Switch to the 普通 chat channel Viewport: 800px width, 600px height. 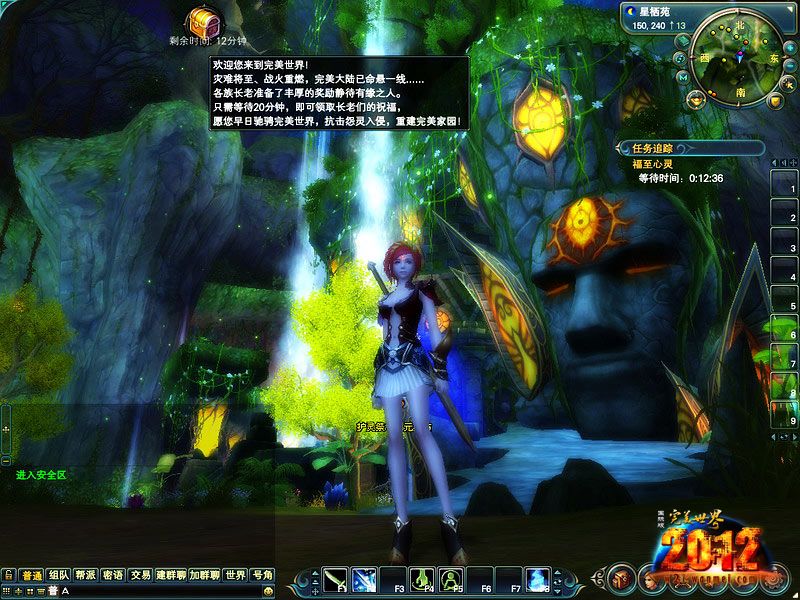point(31,575)
